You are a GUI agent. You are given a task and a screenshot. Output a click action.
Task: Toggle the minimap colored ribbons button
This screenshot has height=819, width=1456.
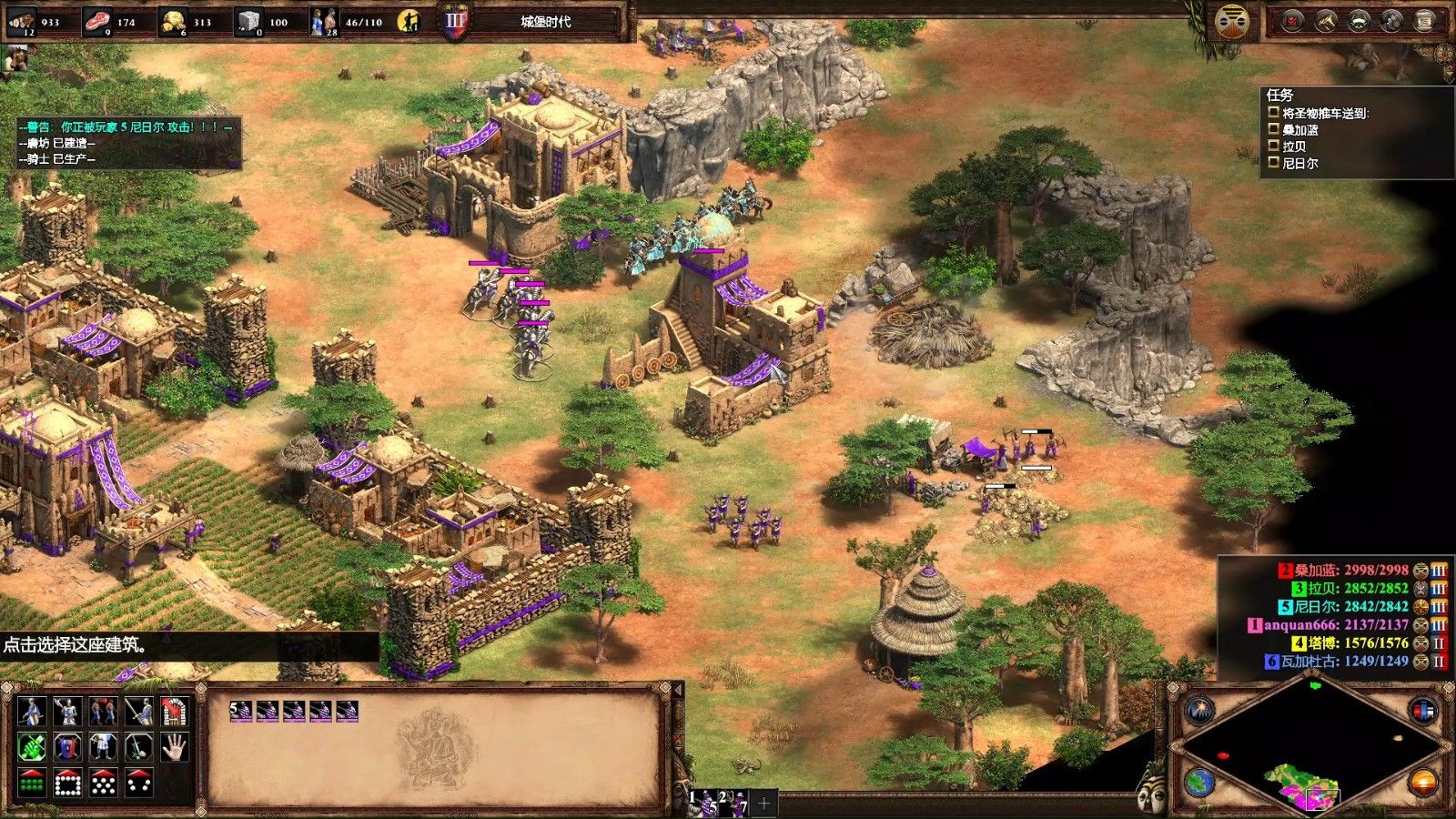click(x=1422, y=711)
